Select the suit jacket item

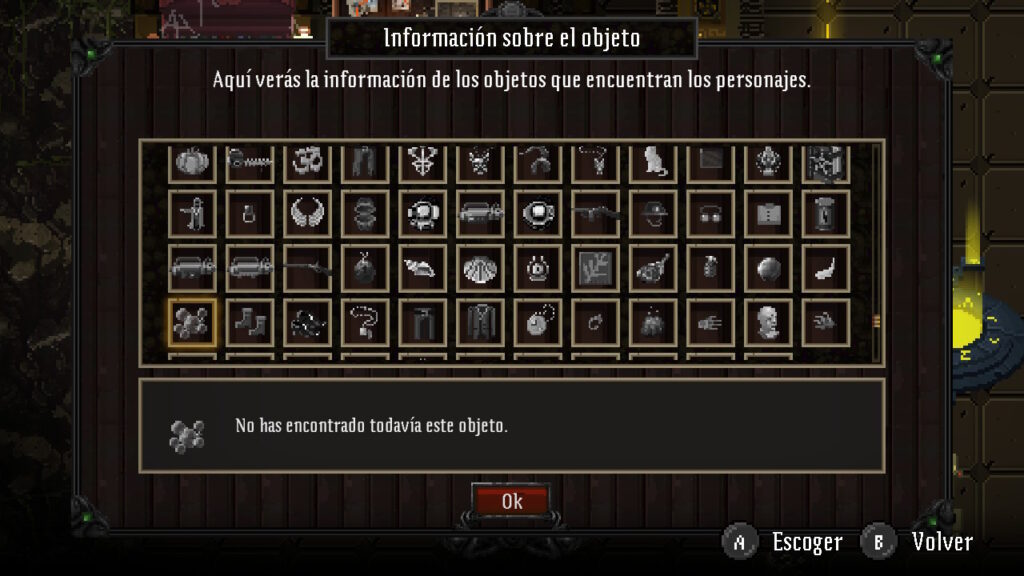pos(481,323)
